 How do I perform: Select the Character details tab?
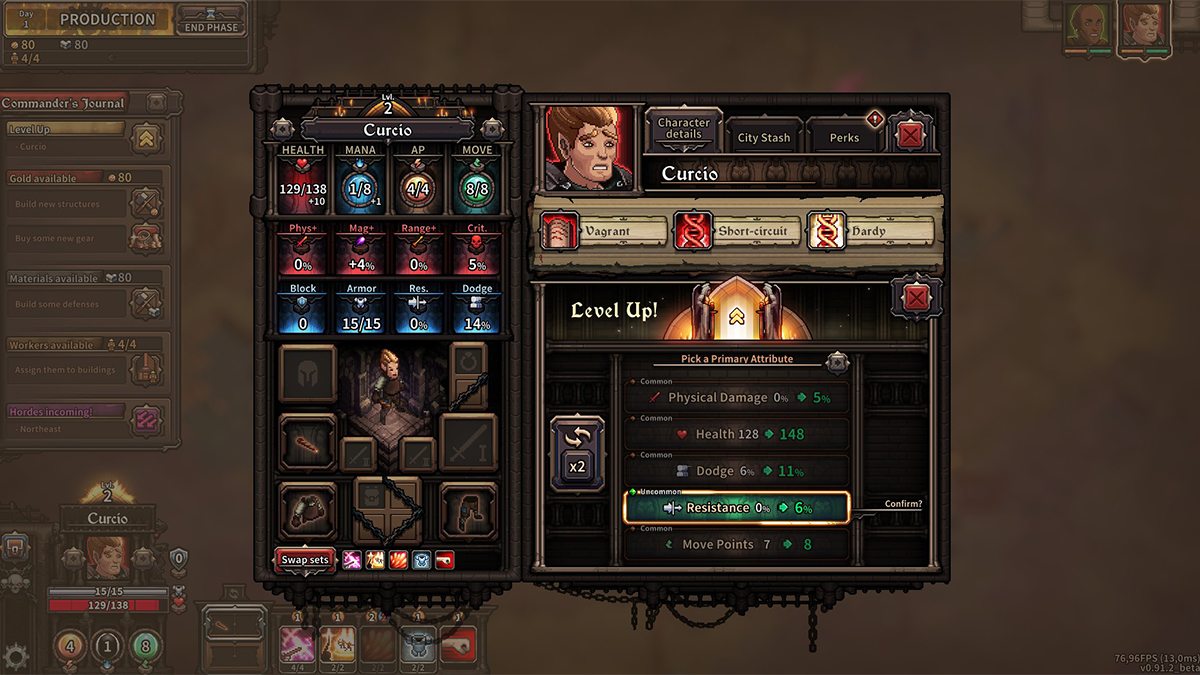tap(684, 129)
